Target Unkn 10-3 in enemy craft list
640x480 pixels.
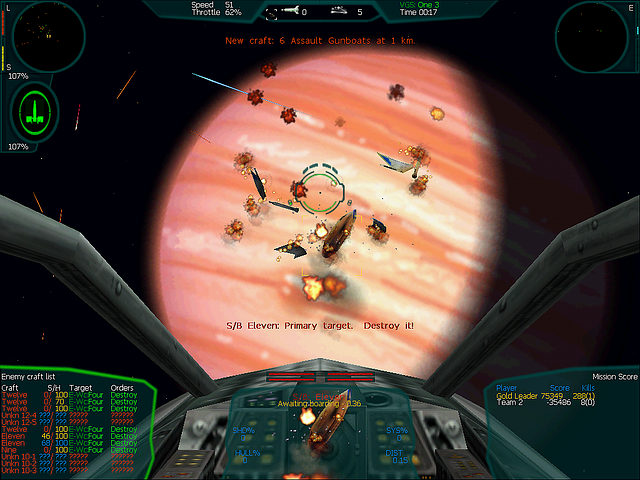tap(20, 470)
